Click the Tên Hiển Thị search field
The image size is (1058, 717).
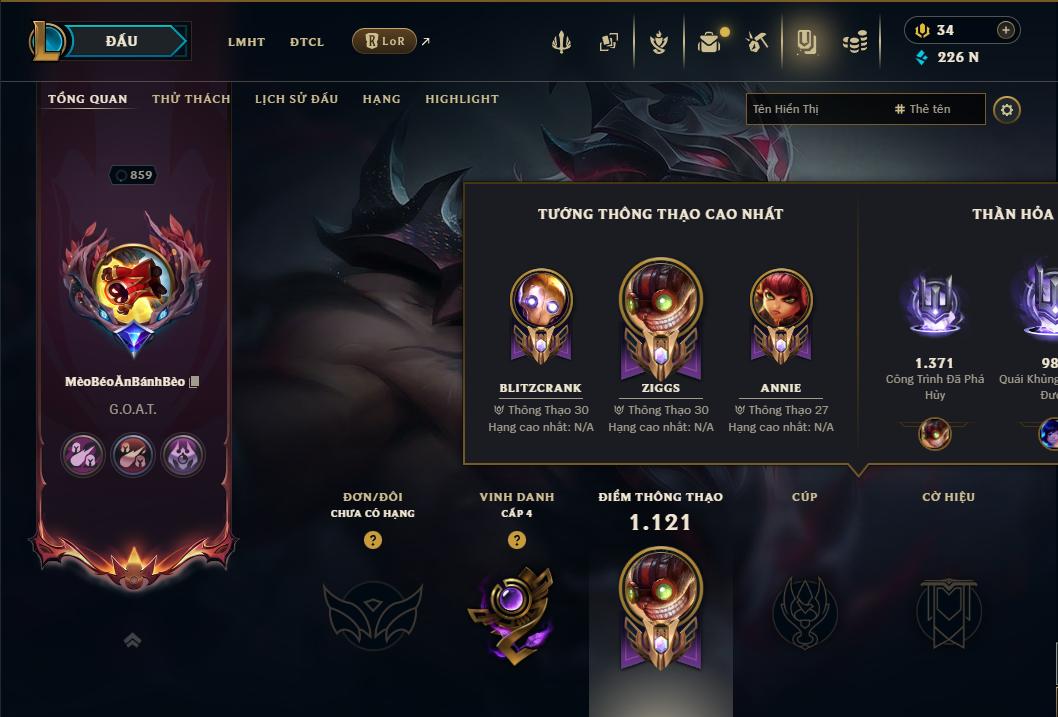tap(815, 109)
